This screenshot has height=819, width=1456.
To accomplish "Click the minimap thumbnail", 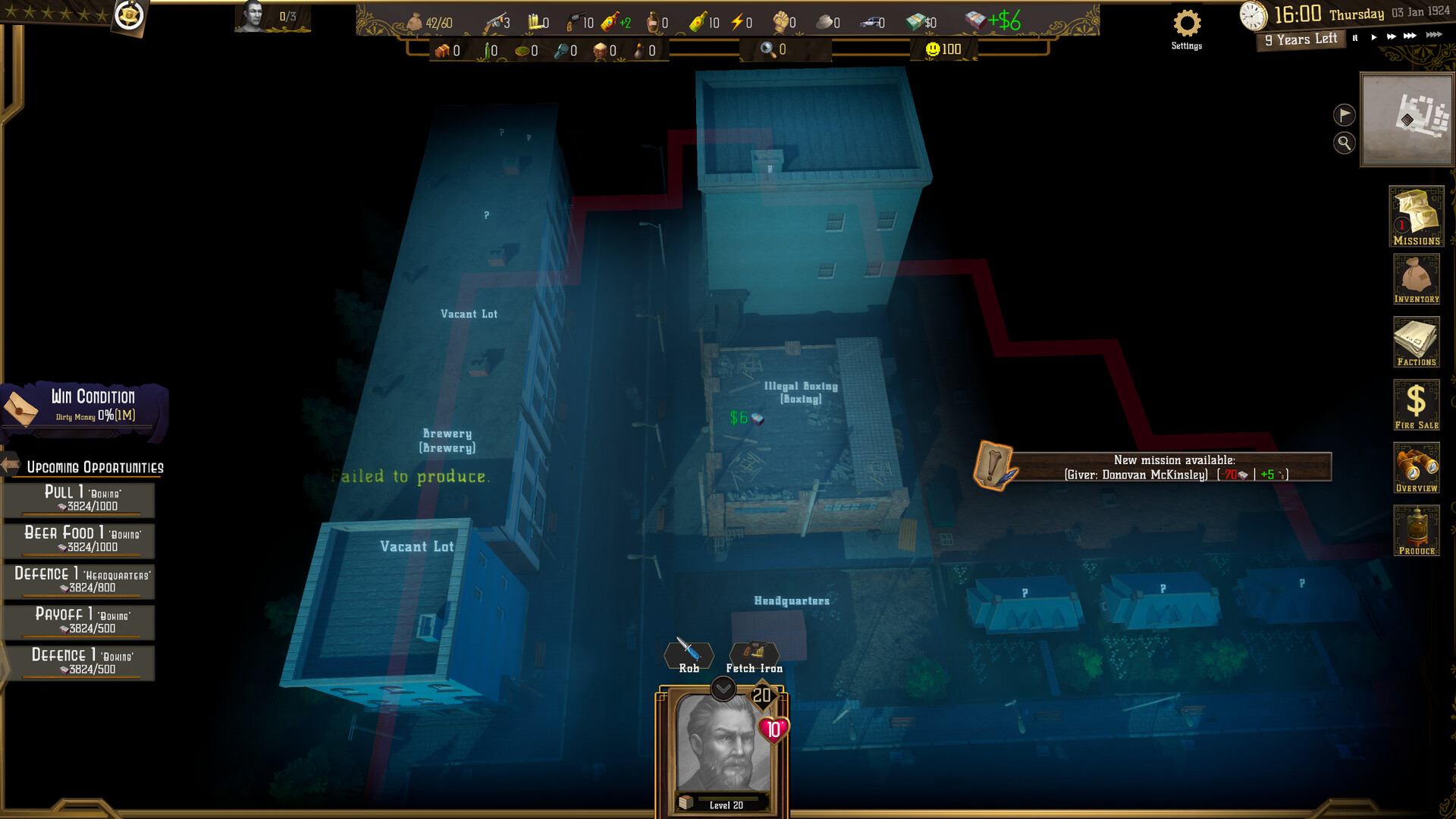I will (x=1407, y=121).
